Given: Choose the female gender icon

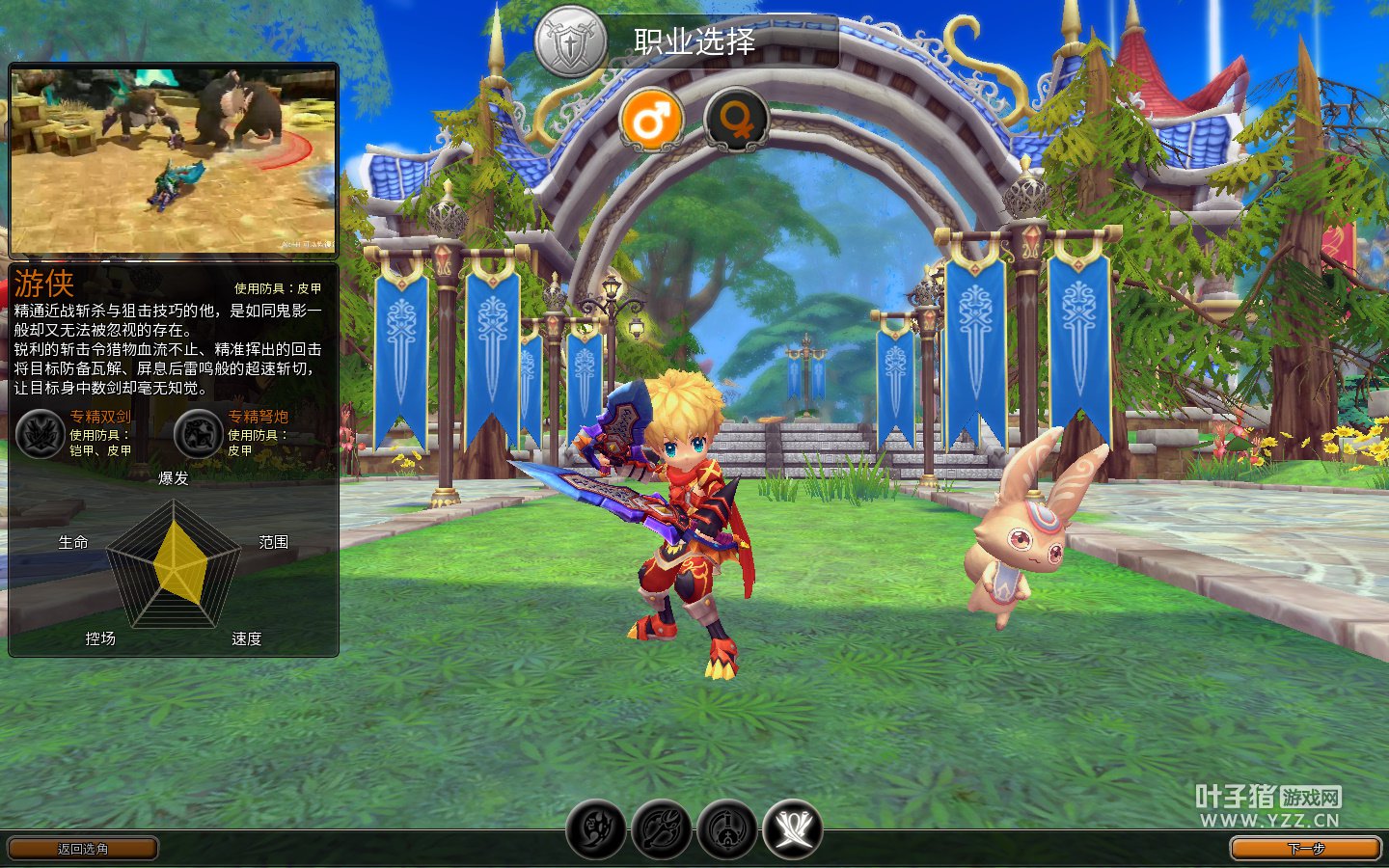Looking at the screenshot, I should 736,121.
